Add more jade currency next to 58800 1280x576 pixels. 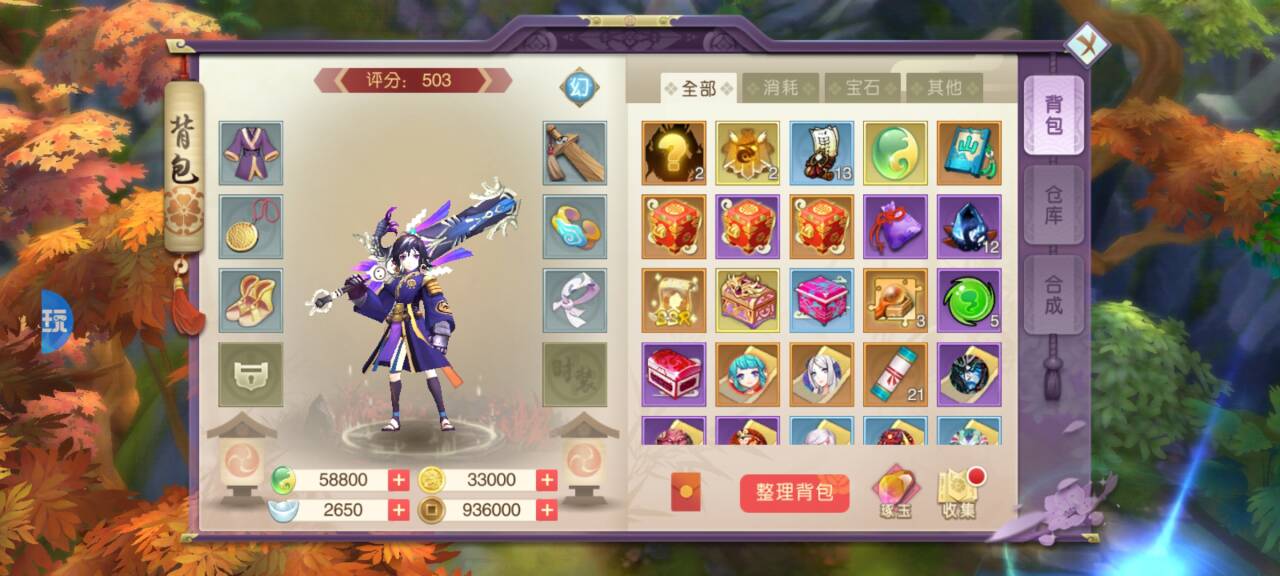coord(399,480)
